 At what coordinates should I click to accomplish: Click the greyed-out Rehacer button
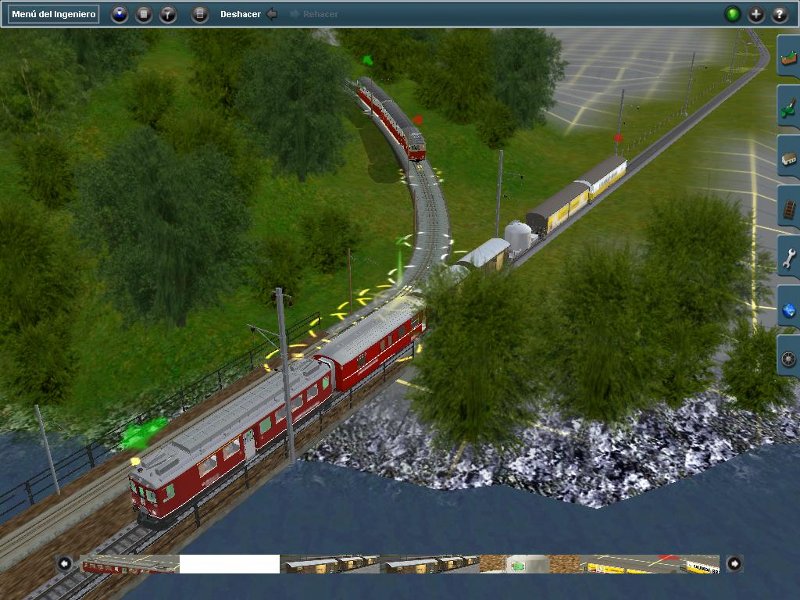click(314, 15)
